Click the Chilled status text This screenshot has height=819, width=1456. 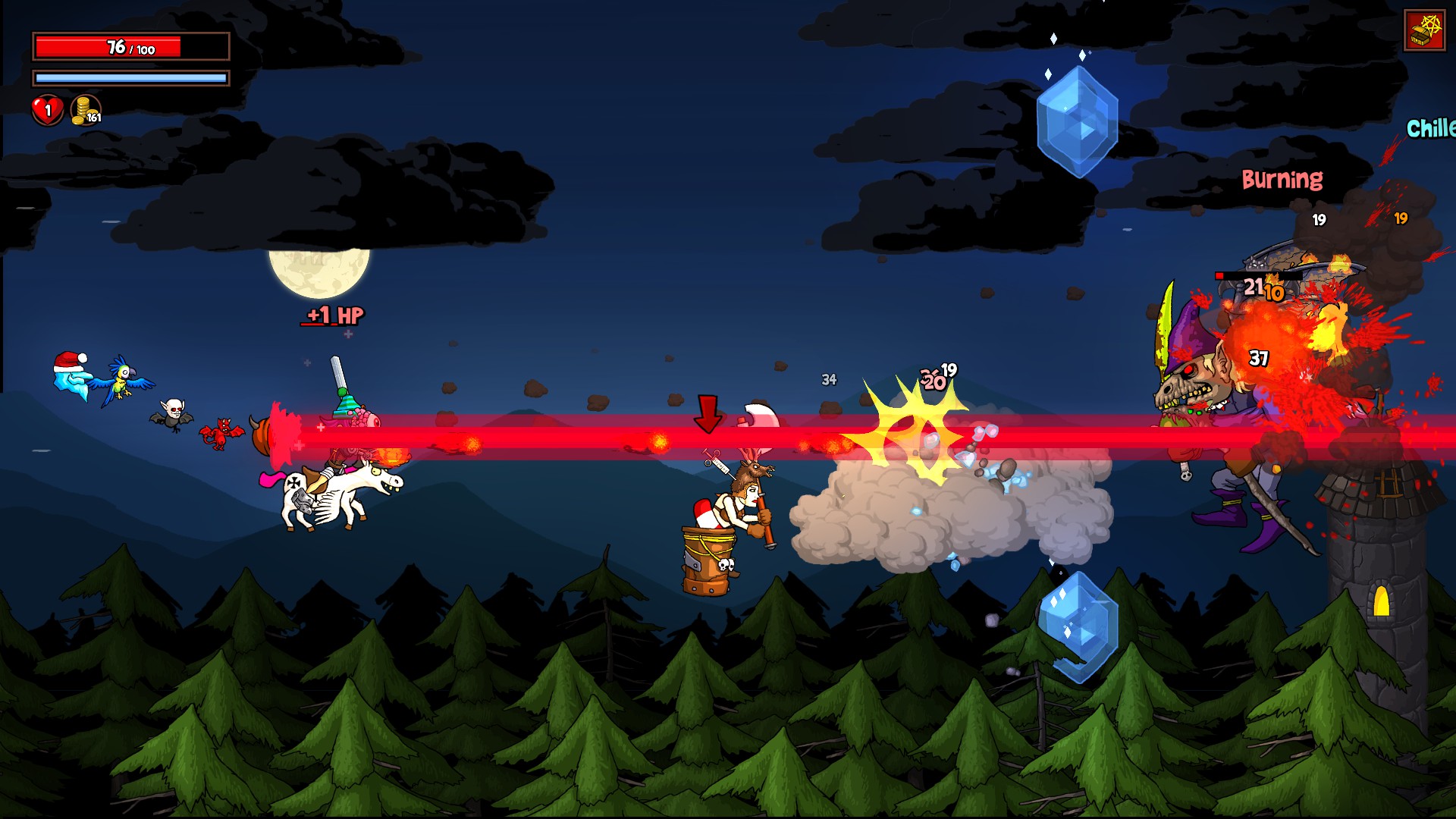tap(1432, 126)
